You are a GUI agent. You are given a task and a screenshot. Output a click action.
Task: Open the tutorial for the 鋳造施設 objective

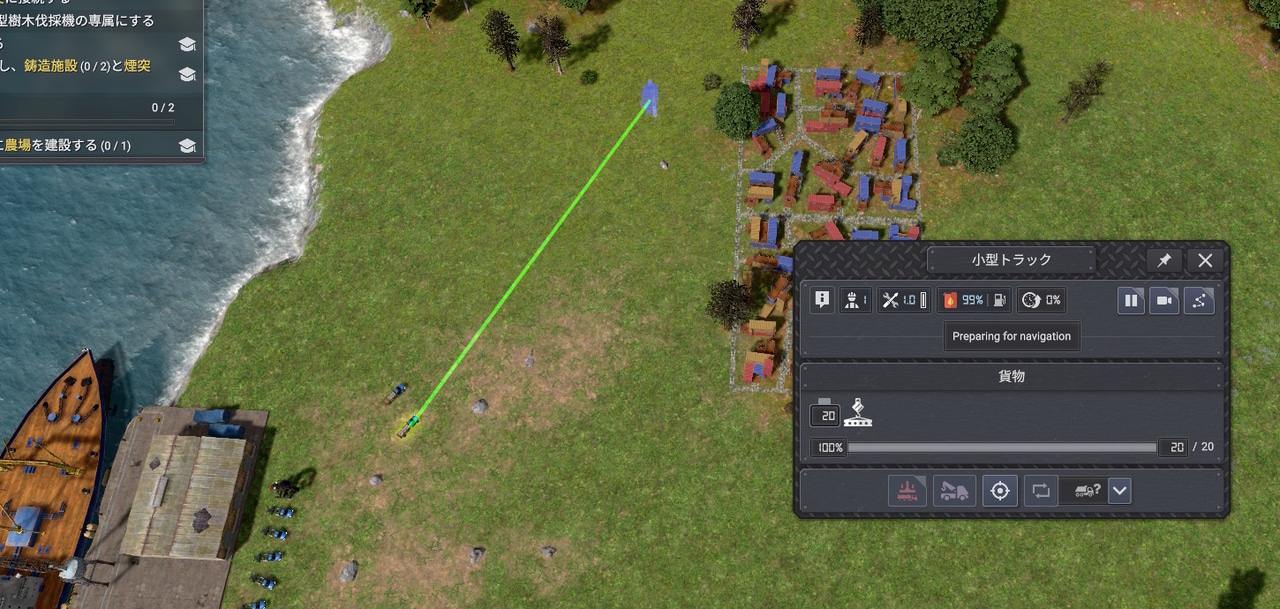(x=186, y=74)
